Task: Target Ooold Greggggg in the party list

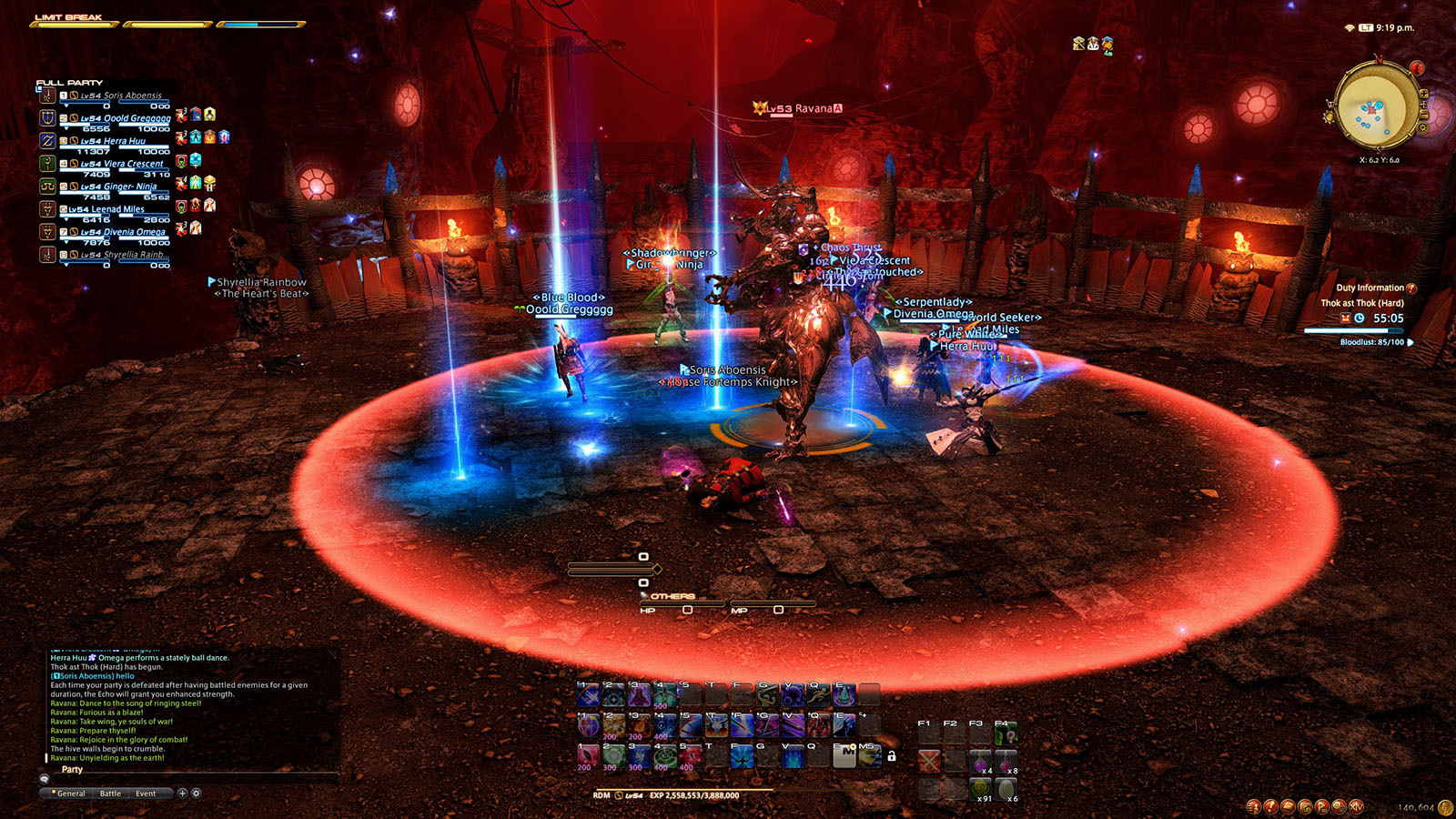Action: (x=125, y=118)
